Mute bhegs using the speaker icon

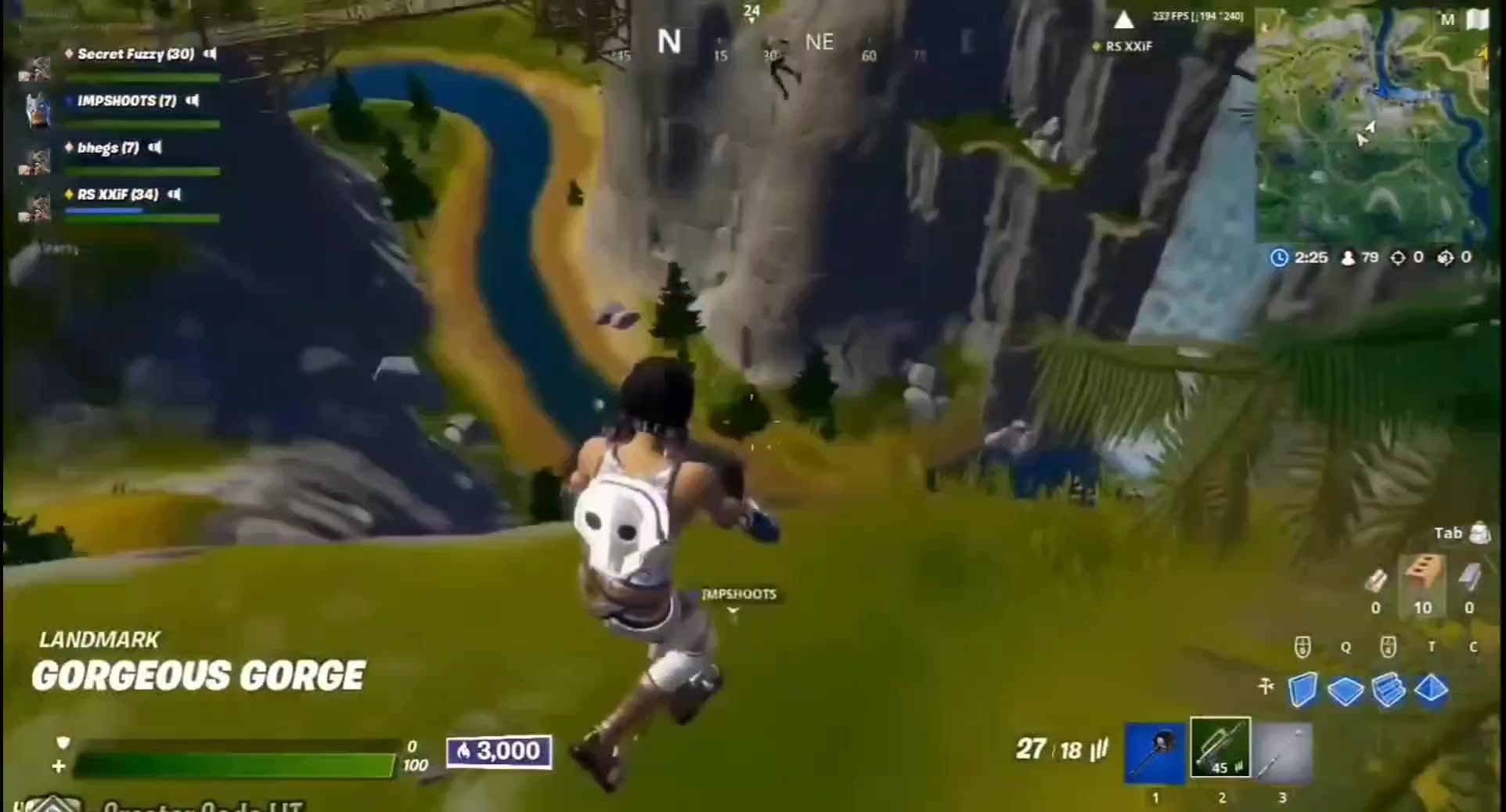[x=155, y=148]
